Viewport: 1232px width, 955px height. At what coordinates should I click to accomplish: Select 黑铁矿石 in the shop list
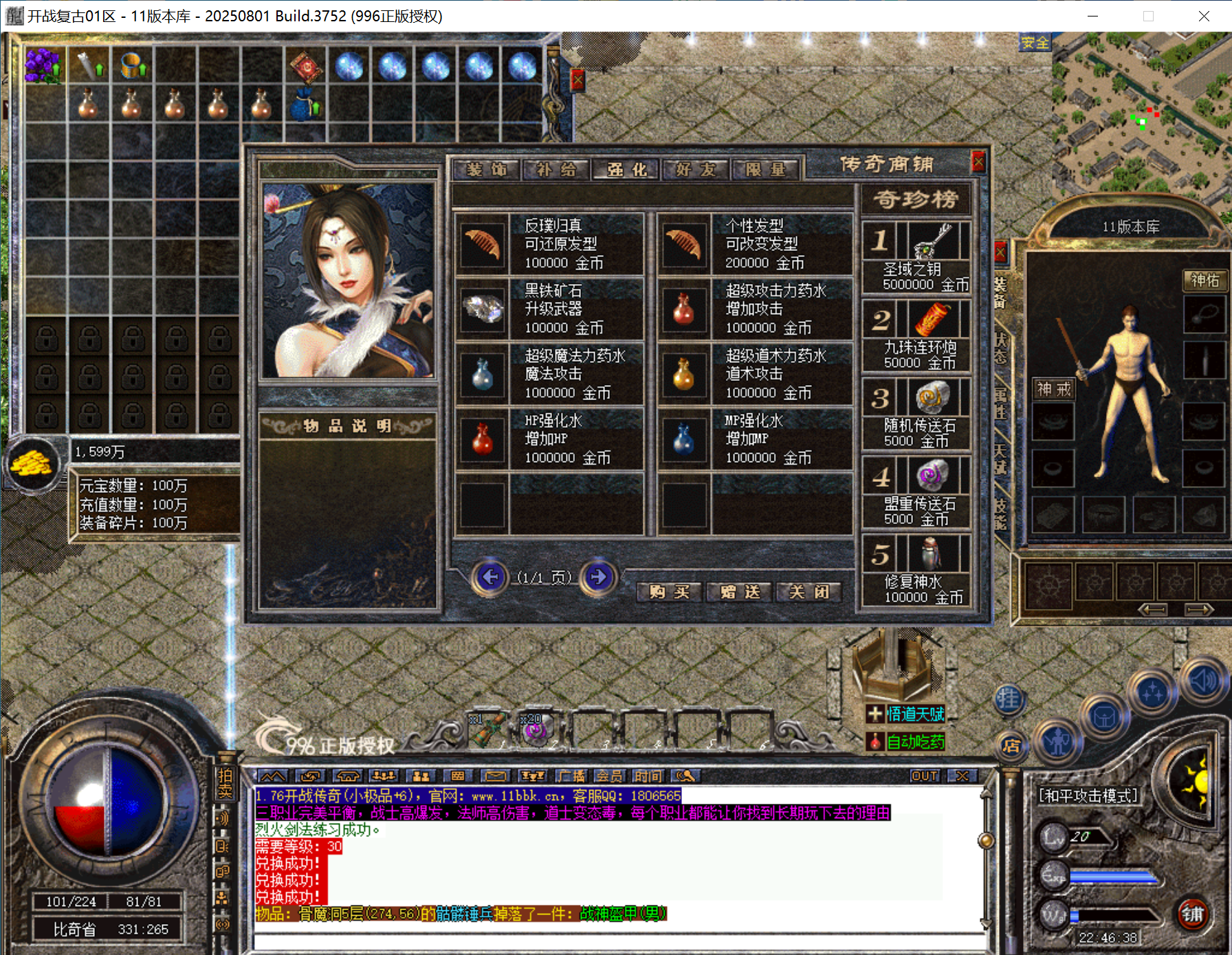click(x=549, y=309)
